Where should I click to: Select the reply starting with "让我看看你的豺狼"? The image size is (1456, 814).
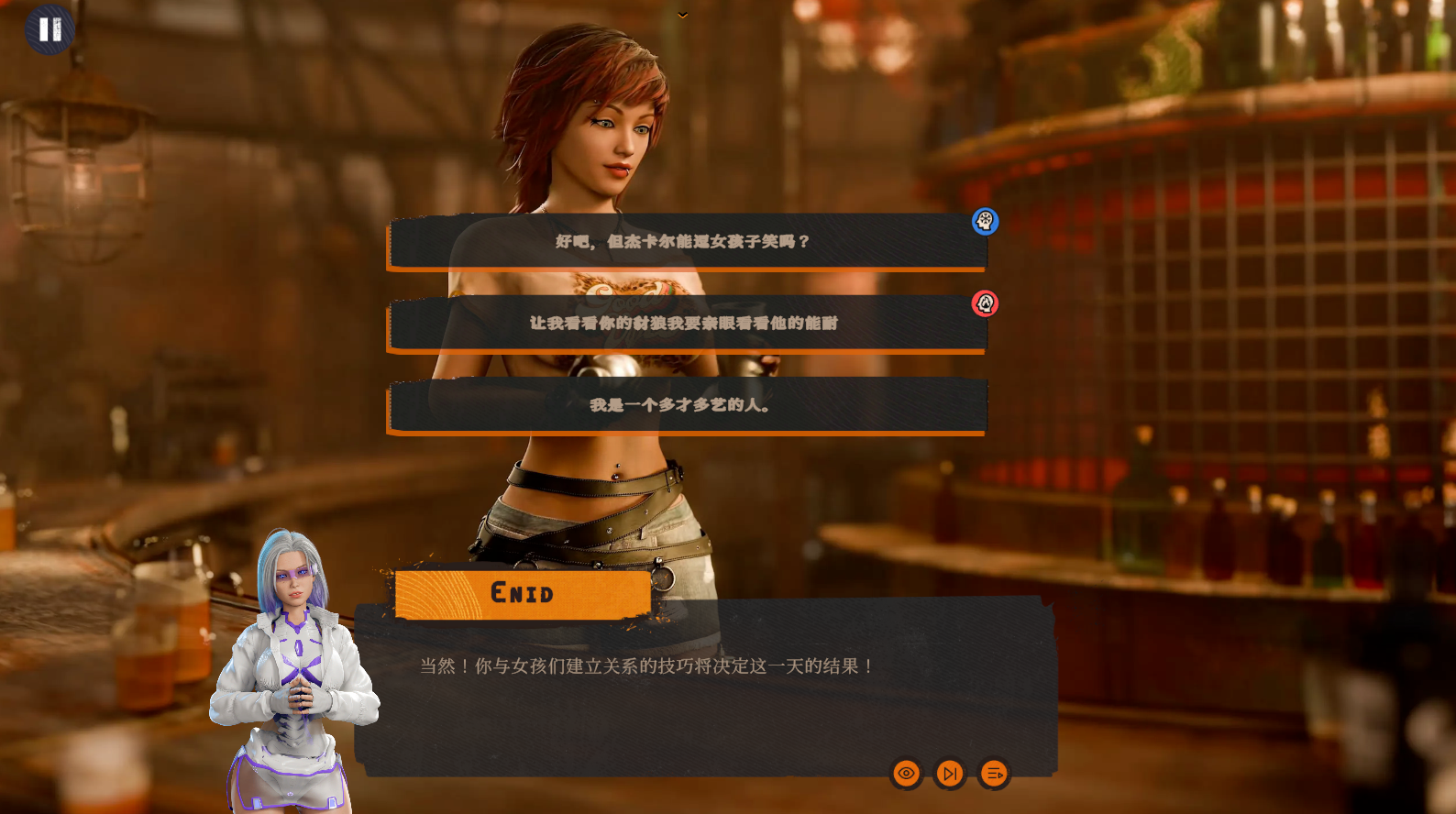pos(686,324)
